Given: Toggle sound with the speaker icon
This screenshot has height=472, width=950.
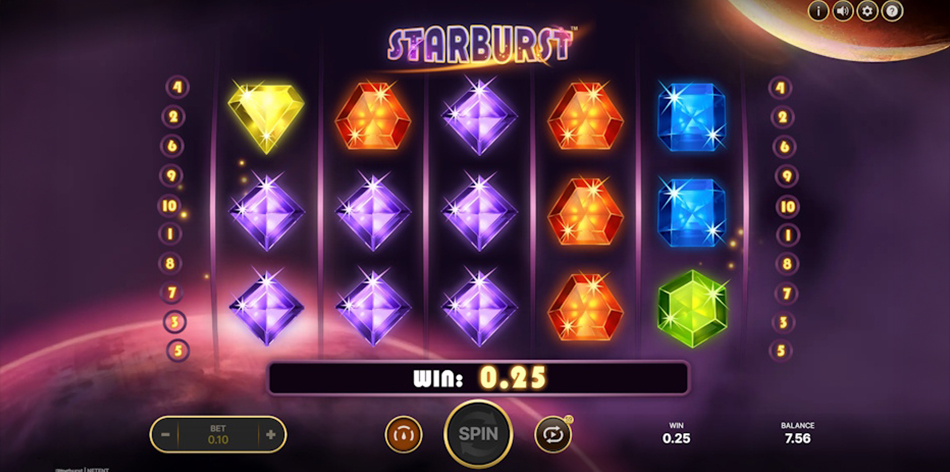Looking at the screenshot, I should coord(843,12).
